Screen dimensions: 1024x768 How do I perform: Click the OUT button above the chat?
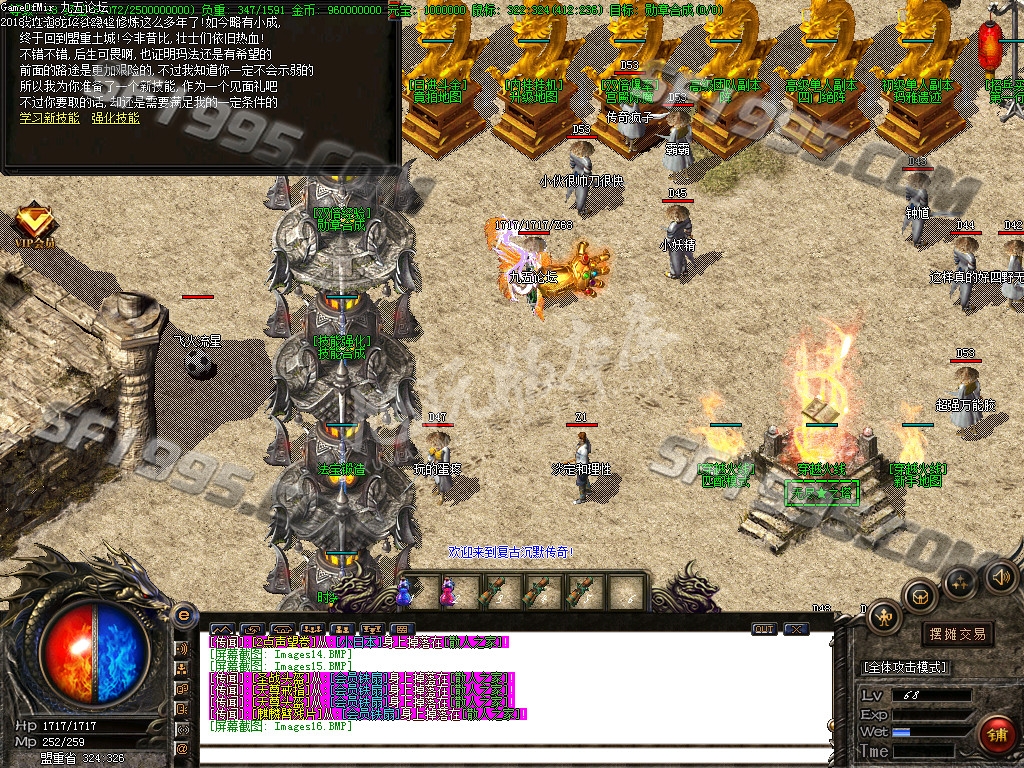[764, 629]
